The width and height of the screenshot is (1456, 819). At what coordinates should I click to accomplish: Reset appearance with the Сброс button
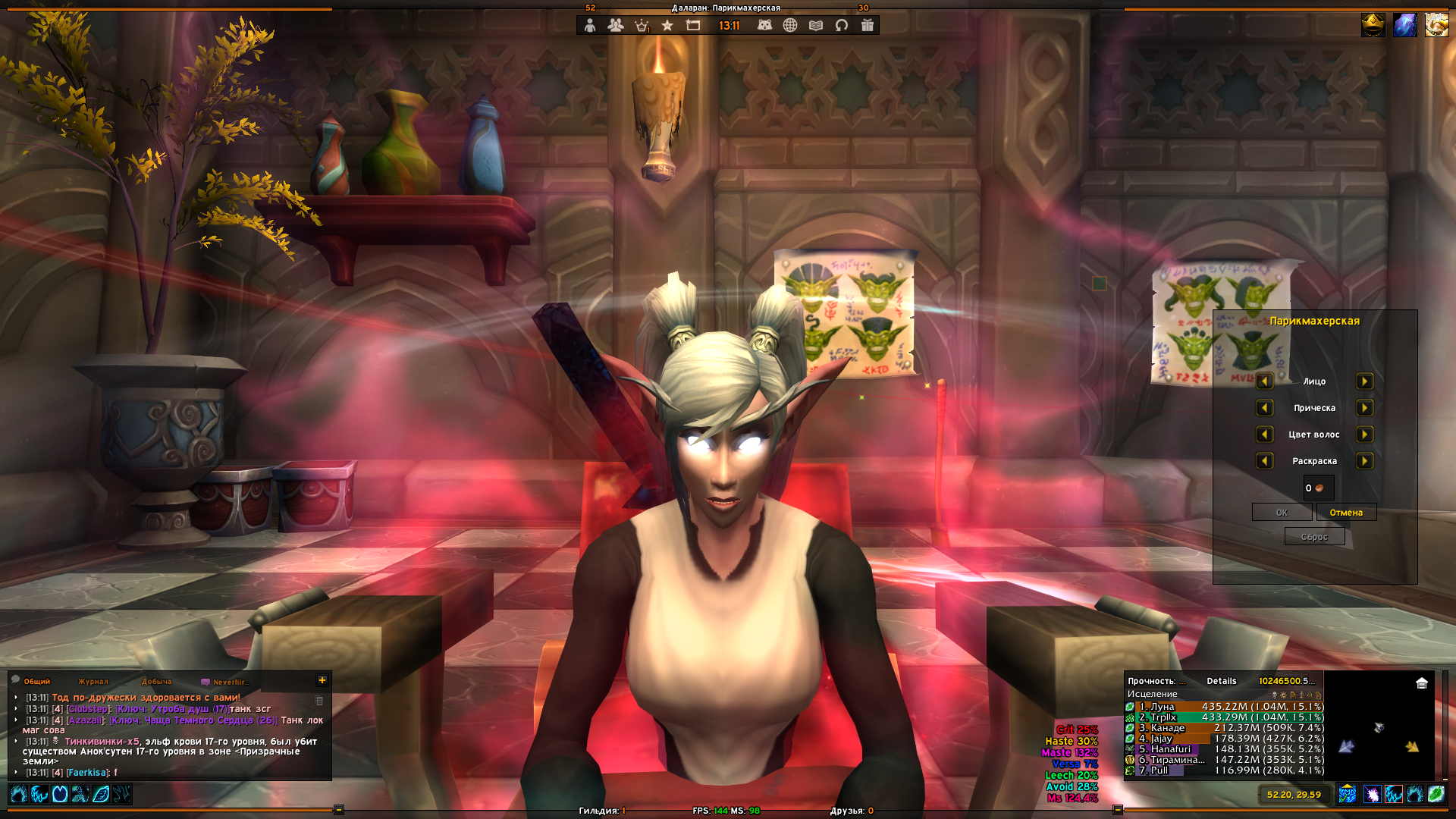(x=1314, y=537)
